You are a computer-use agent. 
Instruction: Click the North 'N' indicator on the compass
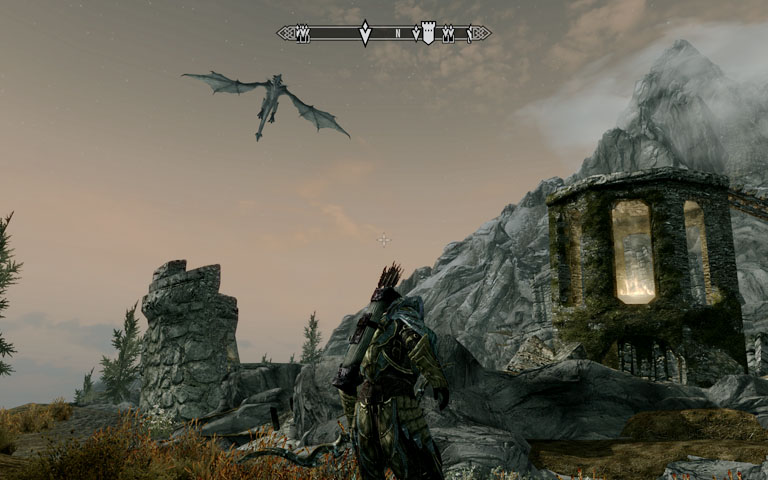pyautogui.click(x=398, y=34)
